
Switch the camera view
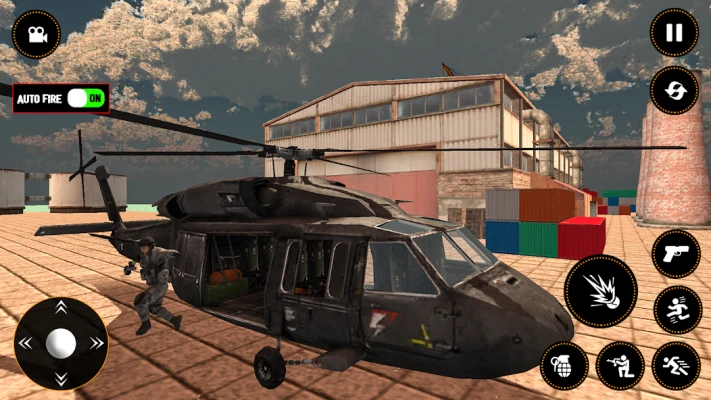click(x=36, y=34)
